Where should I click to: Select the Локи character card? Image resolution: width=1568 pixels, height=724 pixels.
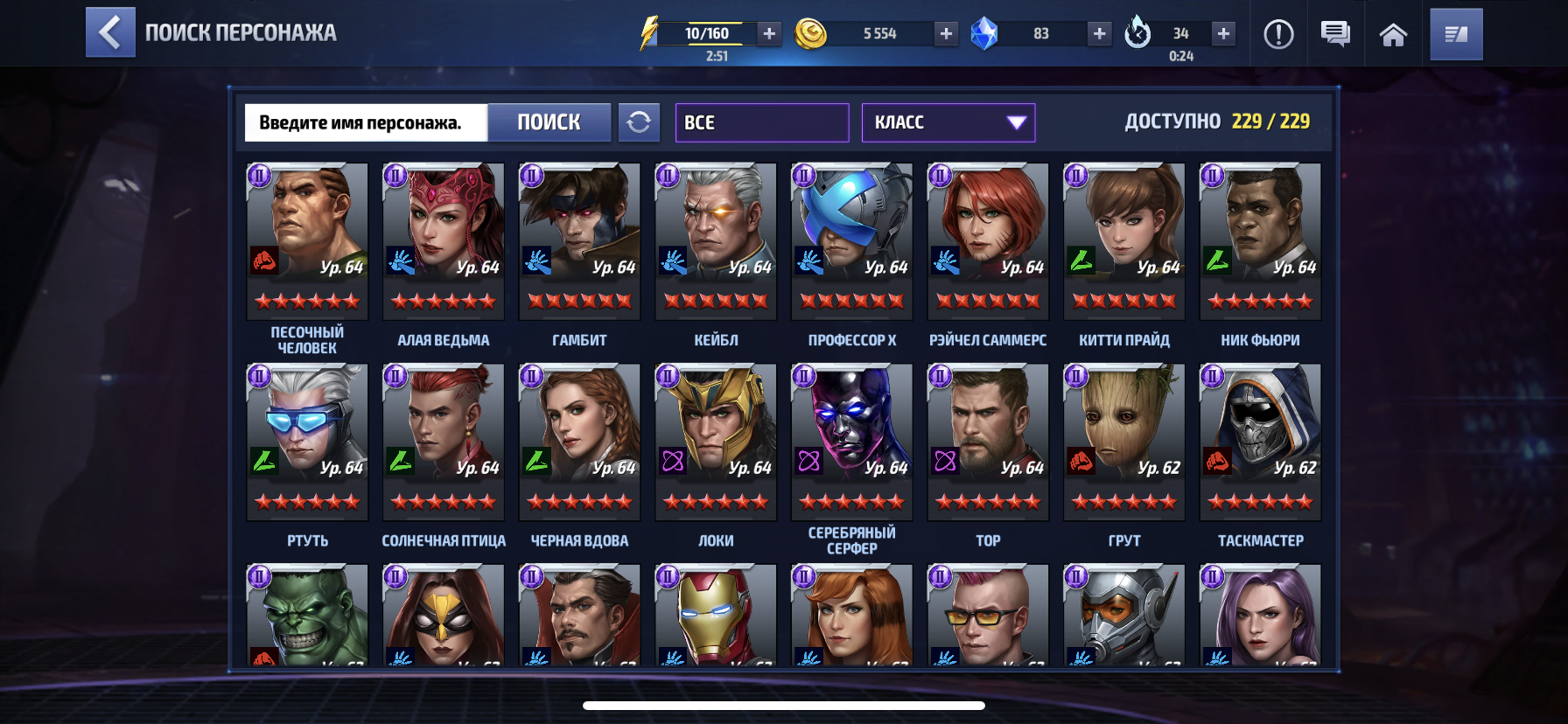(x=714, y=442)
